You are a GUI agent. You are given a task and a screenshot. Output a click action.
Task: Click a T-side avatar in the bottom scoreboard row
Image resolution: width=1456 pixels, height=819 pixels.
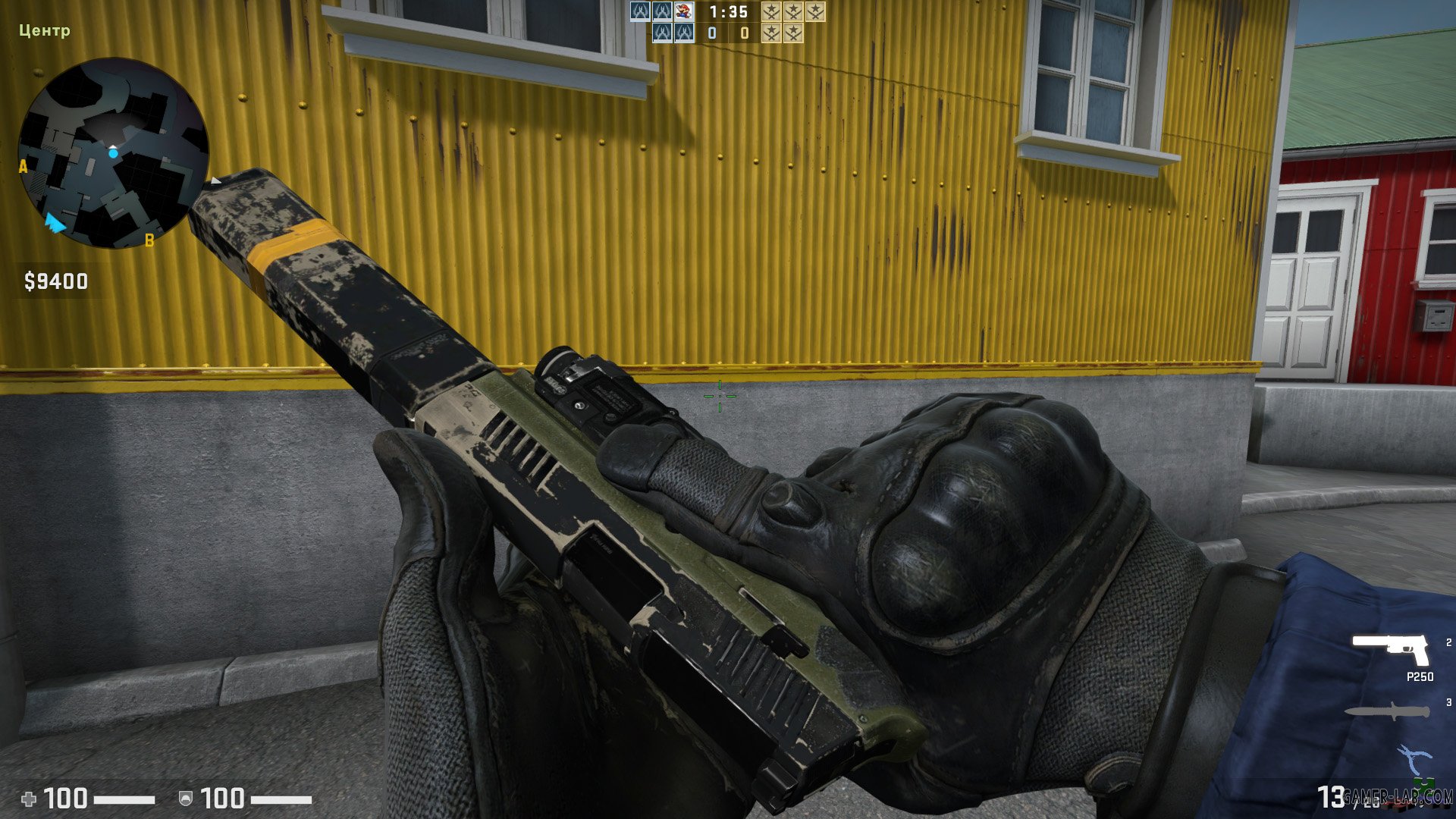[x=664, y=32]
